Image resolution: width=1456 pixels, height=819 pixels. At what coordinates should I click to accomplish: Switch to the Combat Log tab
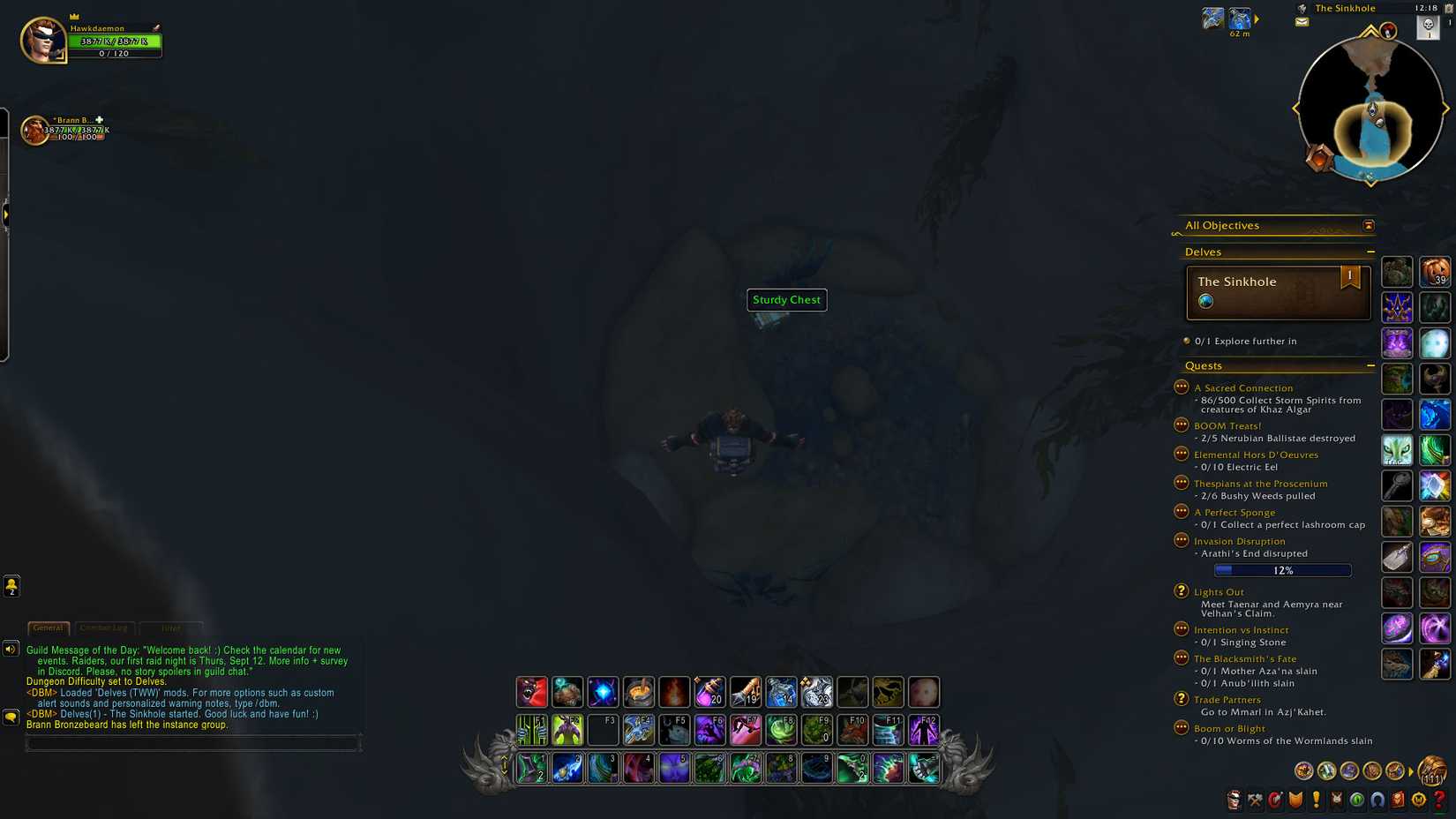point(104,627)
